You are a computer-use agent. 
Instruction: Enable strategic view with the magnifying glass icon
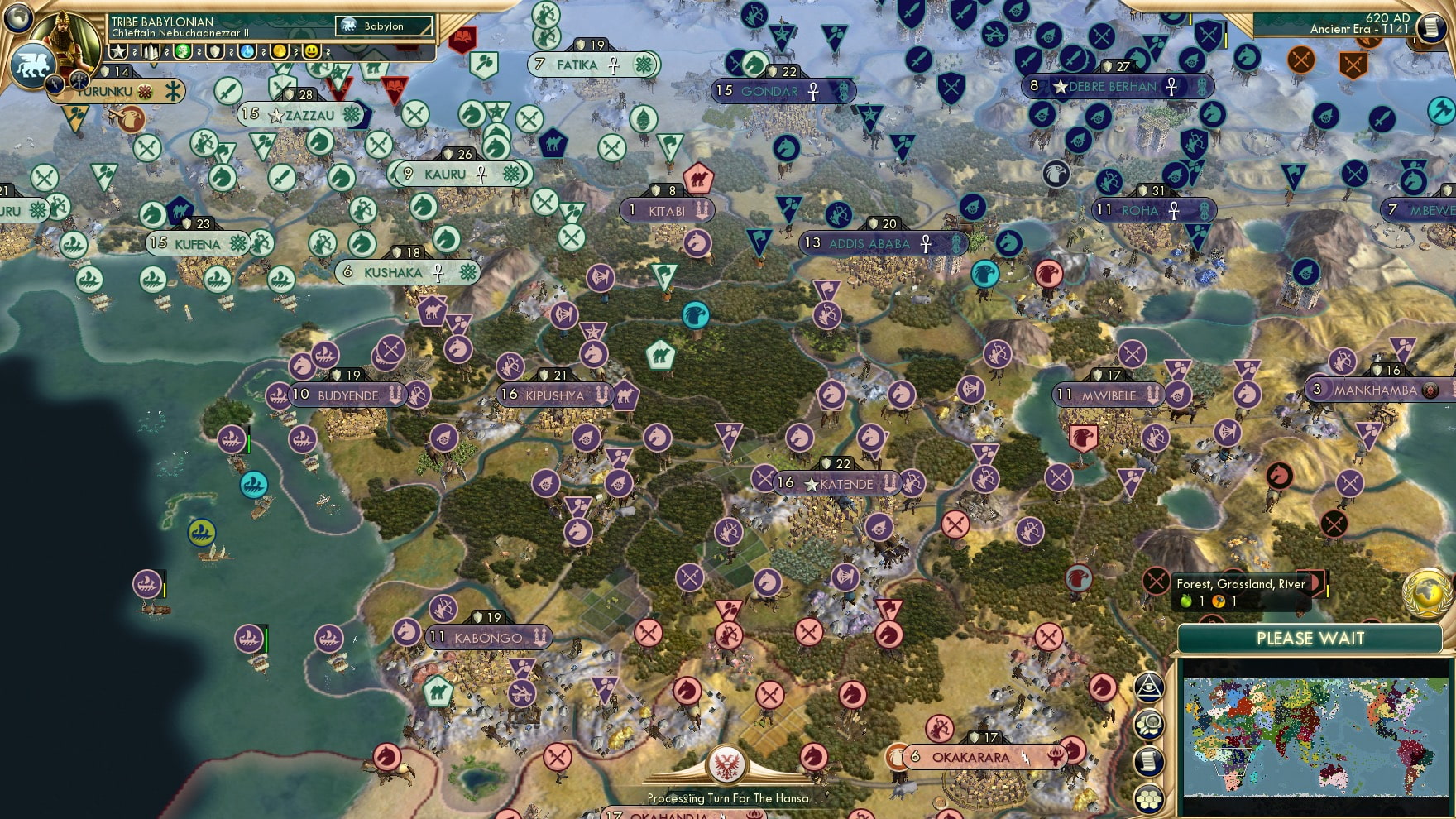tap(1149, 723)
